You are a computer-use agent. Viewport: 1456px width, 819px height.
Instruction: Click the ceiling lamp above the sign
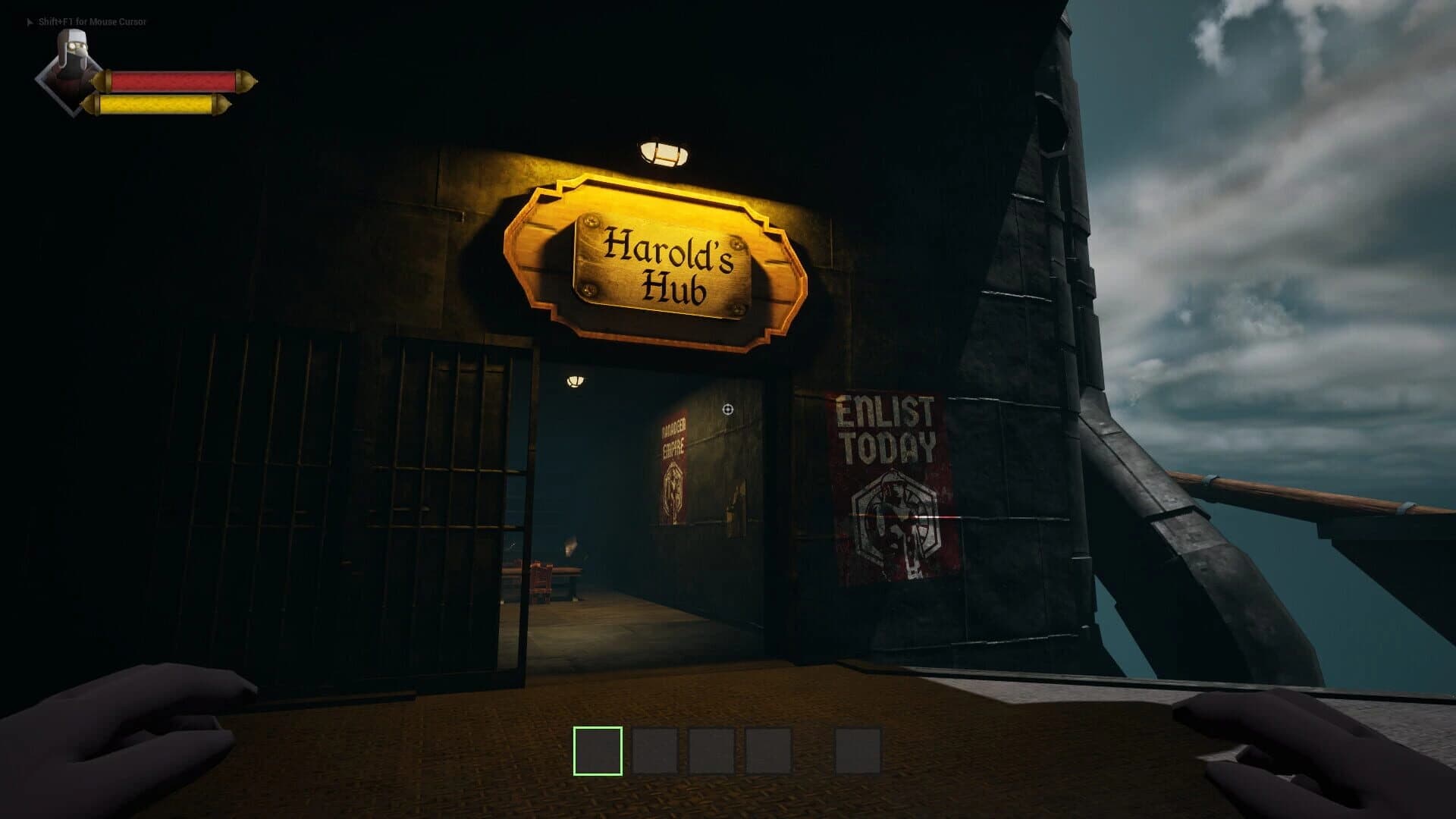(664, 152)
